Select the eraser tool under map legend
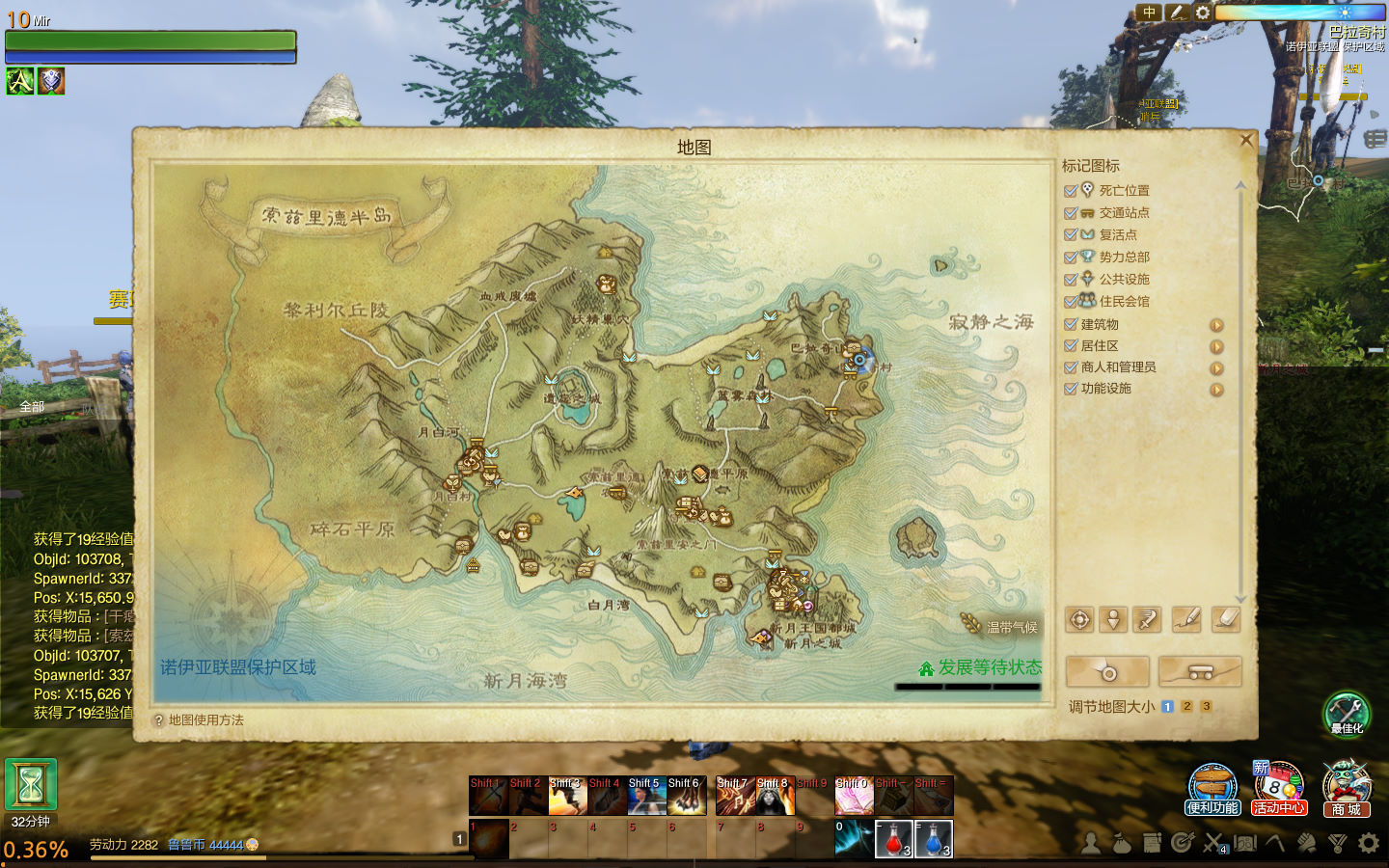The height and width of the screenshot is (868, 1389). 1225,620
